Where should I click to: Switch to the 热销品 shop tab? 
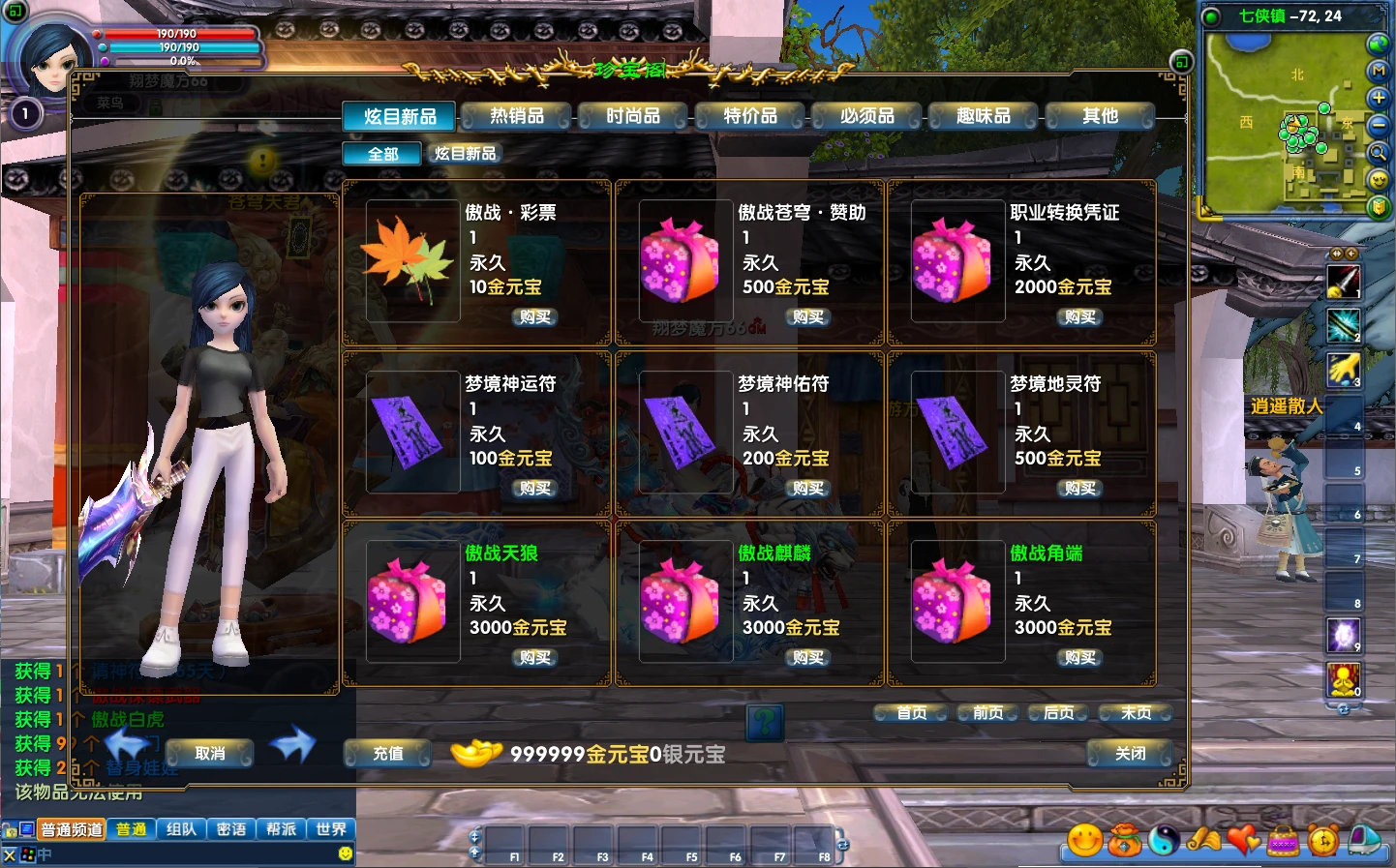(517, 116)
